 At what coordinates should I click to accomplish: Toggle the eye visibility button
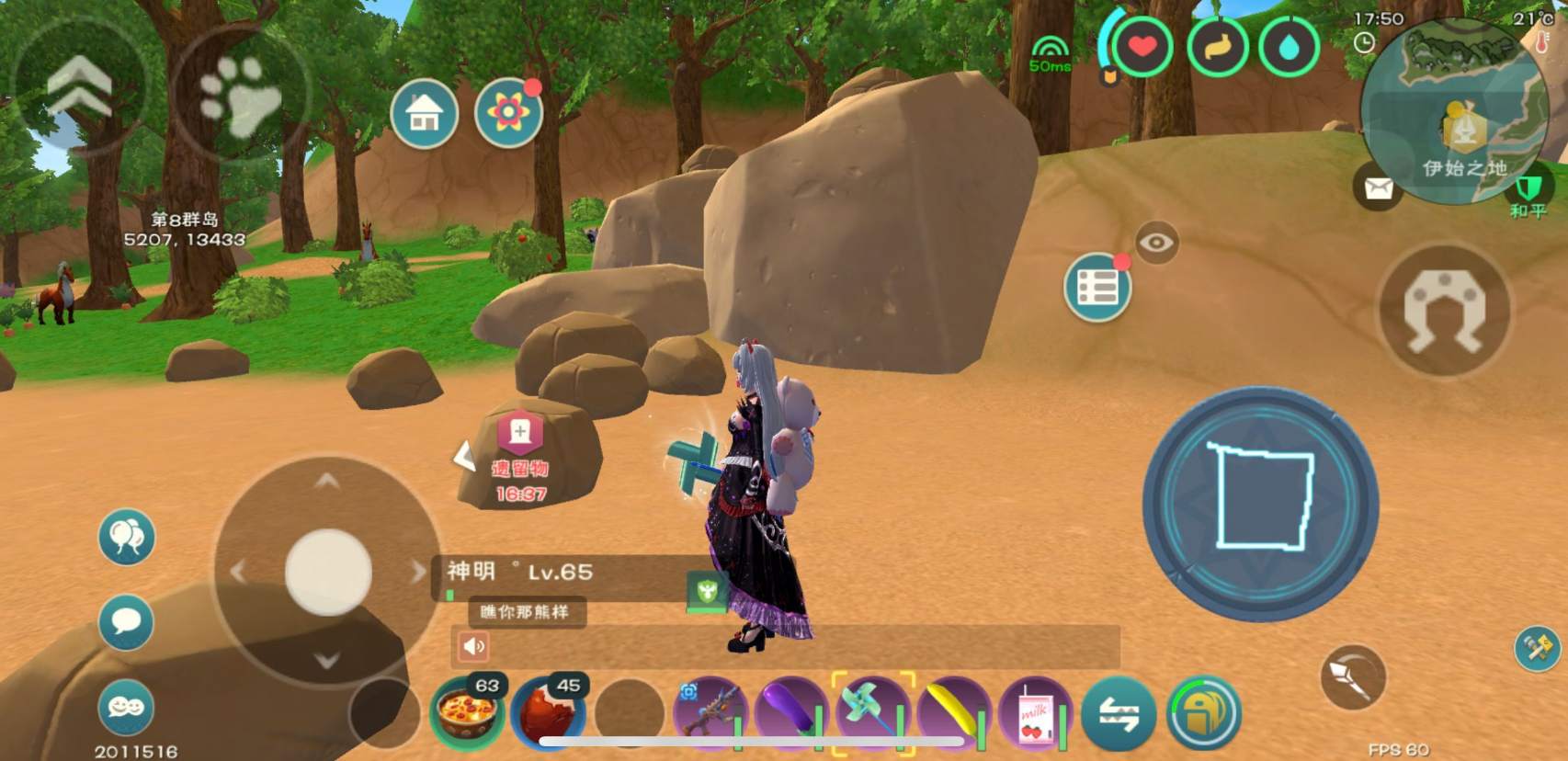pos(1156,243)
